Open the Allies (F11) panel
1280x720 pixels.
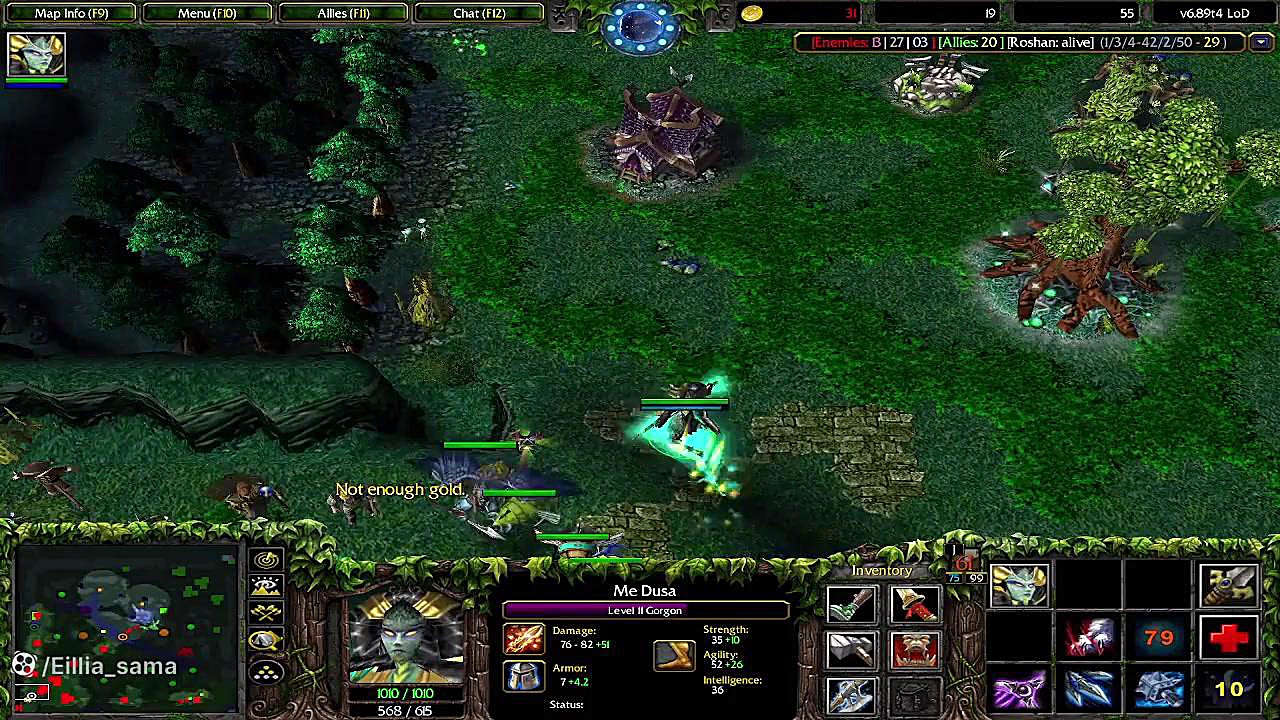[x=343, y=13]
